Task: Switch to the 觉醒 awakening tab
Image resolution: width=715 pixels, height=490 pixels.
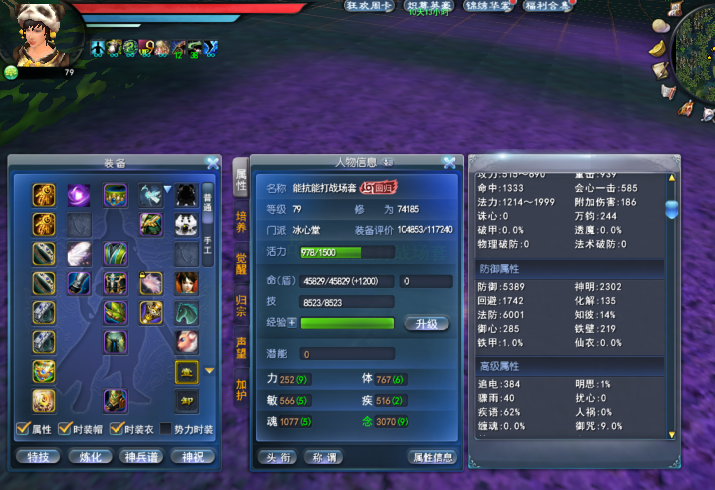Action: pyautogui.click(x=241, y=263)
